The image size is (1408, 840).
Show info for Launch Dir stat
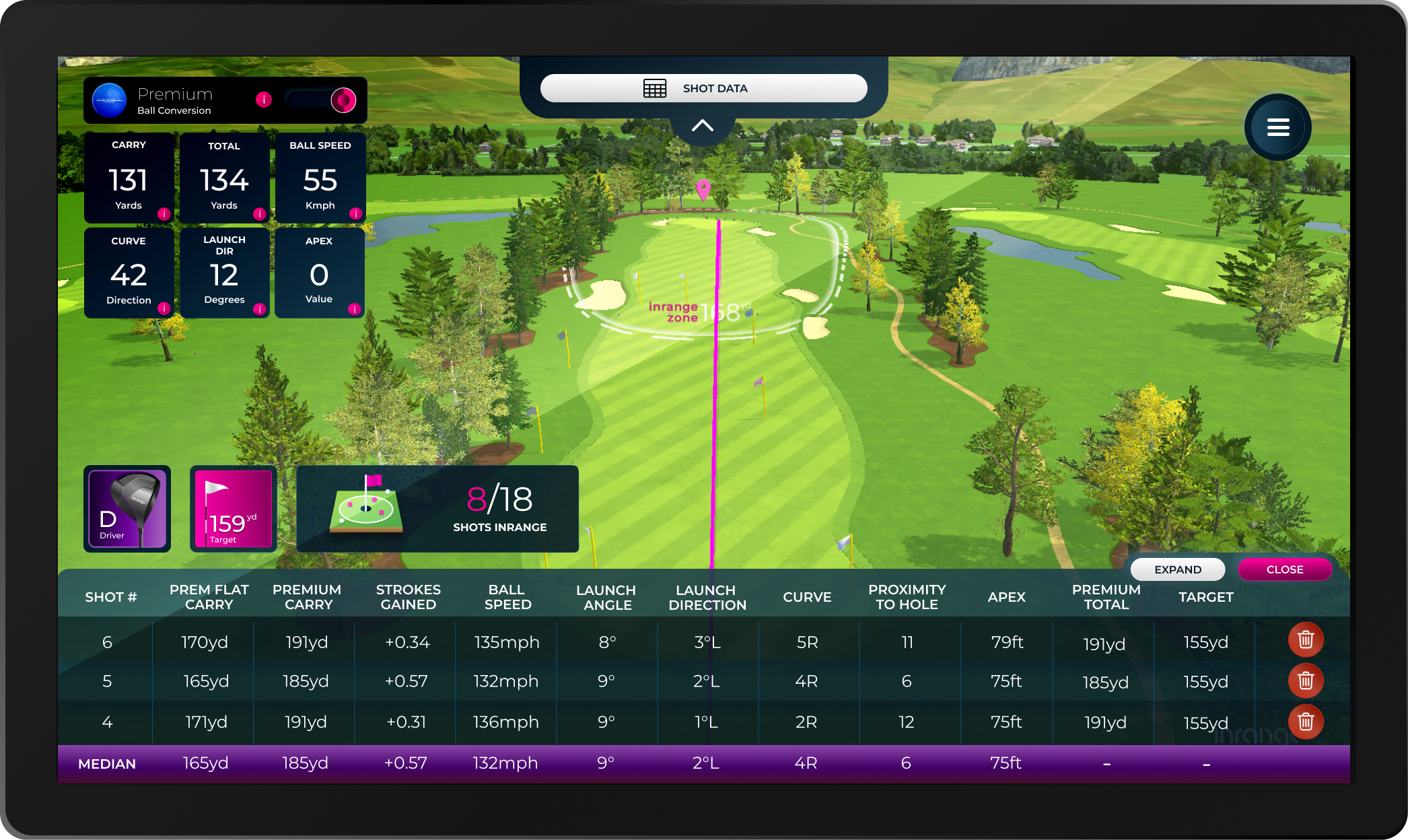coord(259,309)
